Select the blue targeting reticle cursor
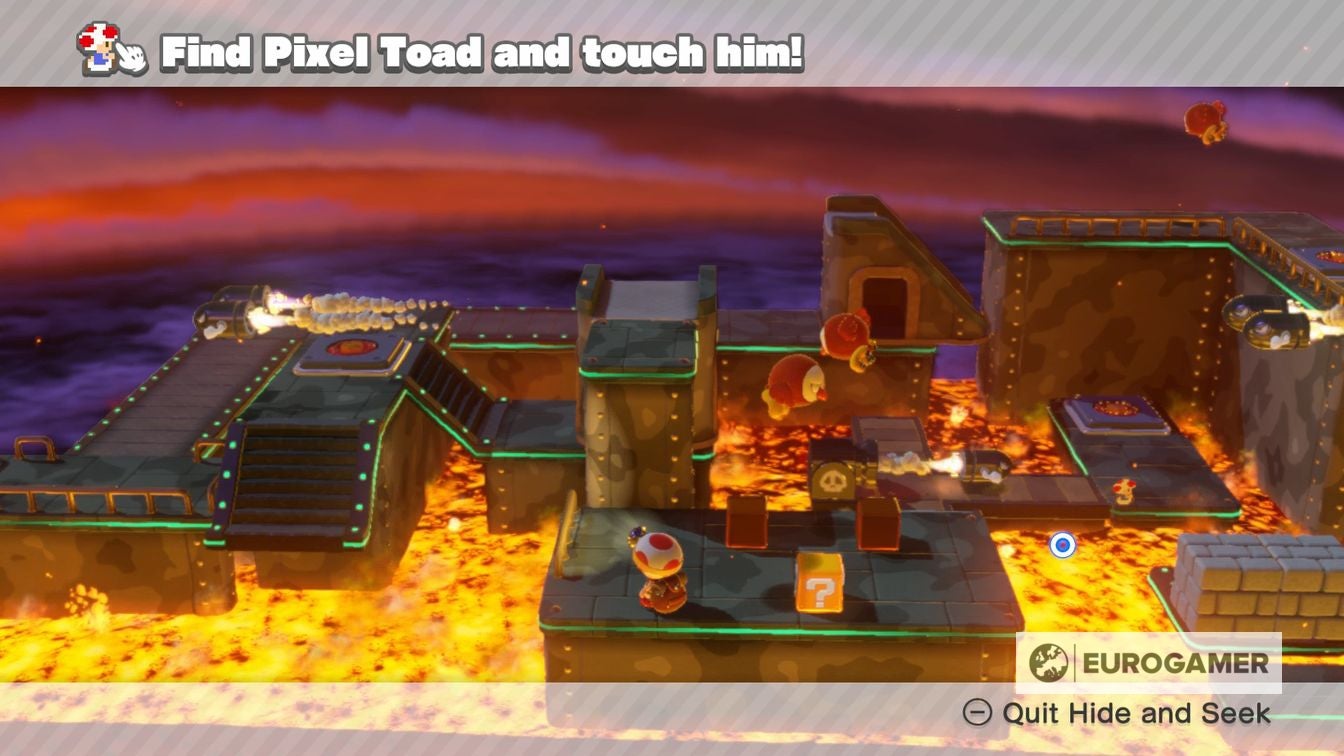The width and height of the screenshot is (1344, 756). pyautogui.click(x=1062, y=545)
